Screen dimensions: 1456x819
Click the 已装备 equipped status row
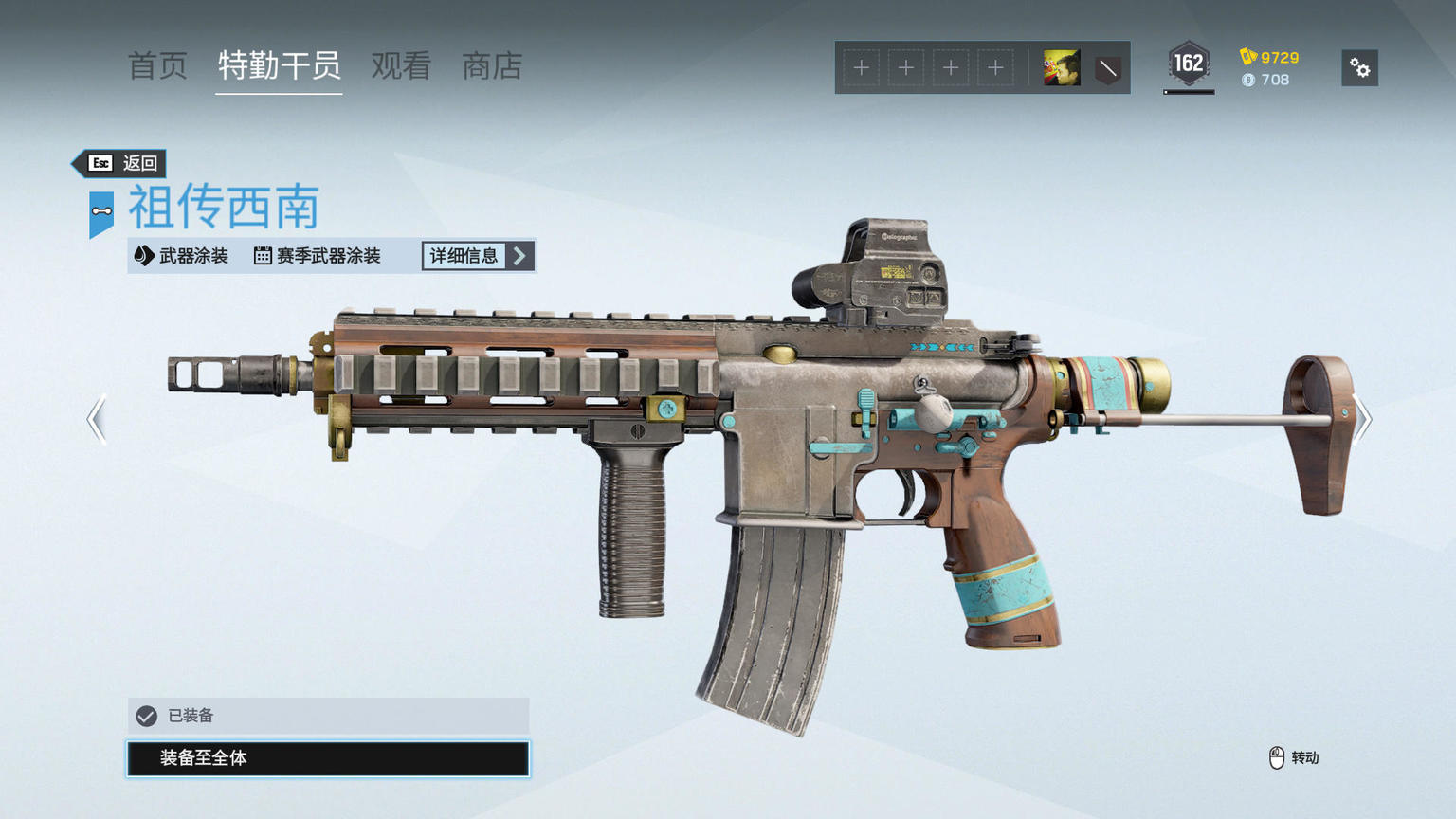[328, 716]
